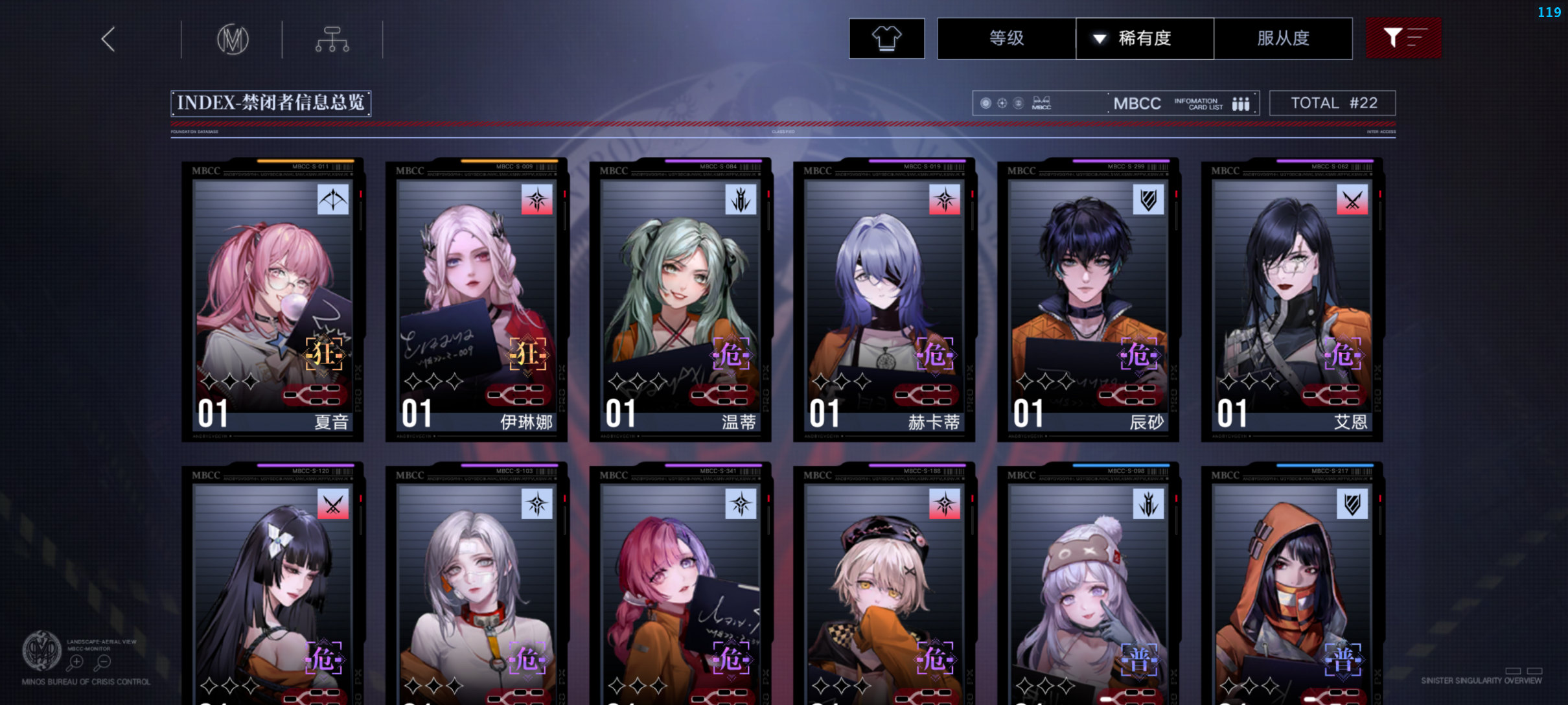Click the zoom-in magnifier under MBCC-MONITOR
The width and height of the screenshot is (1568, 705).
[x=76, y=662]
